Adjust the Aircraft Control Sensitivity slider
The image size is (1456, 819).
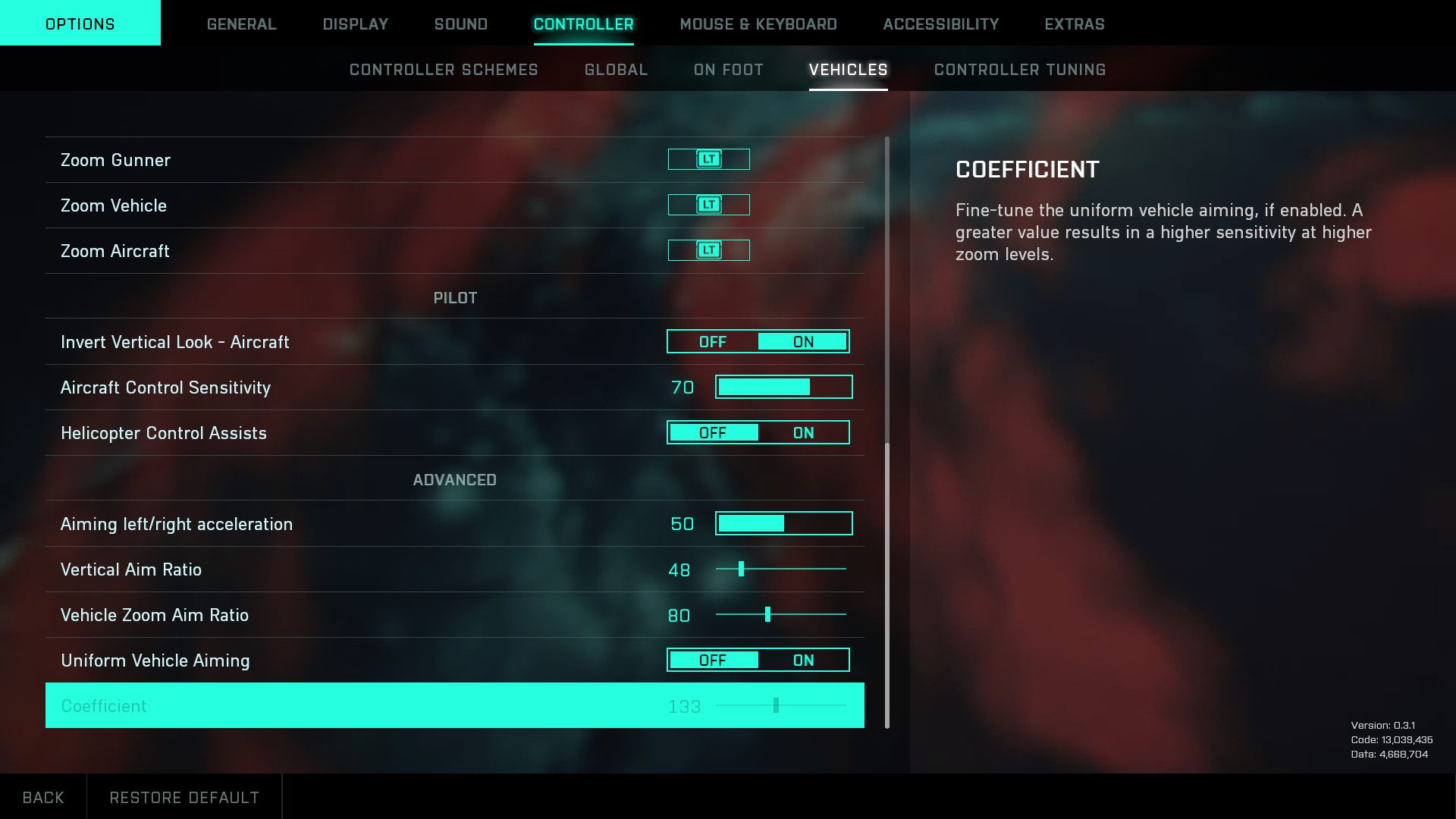click(x=783, y=388)
